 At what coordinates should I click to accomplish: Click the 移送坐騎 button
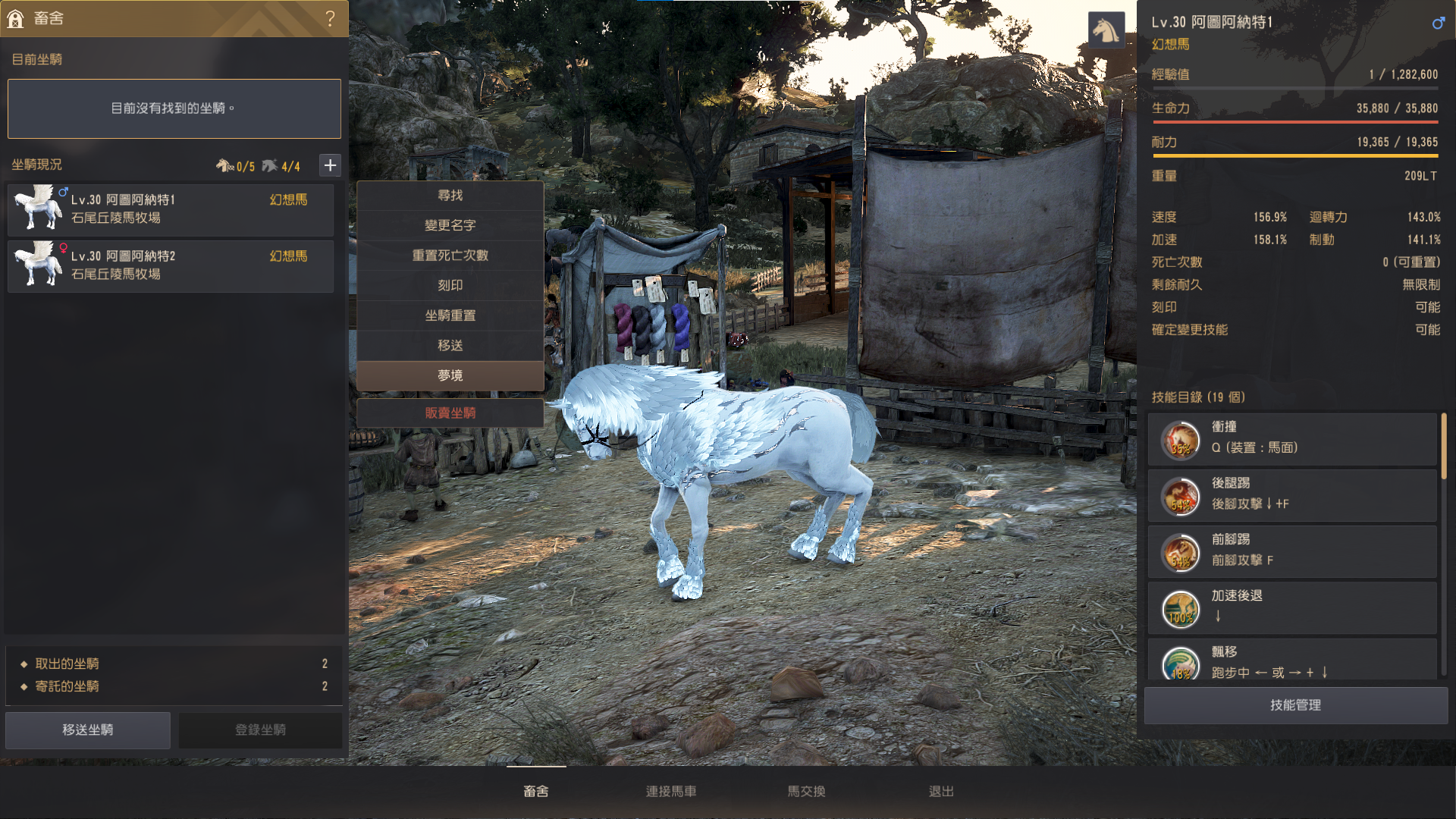coord(88,730)
